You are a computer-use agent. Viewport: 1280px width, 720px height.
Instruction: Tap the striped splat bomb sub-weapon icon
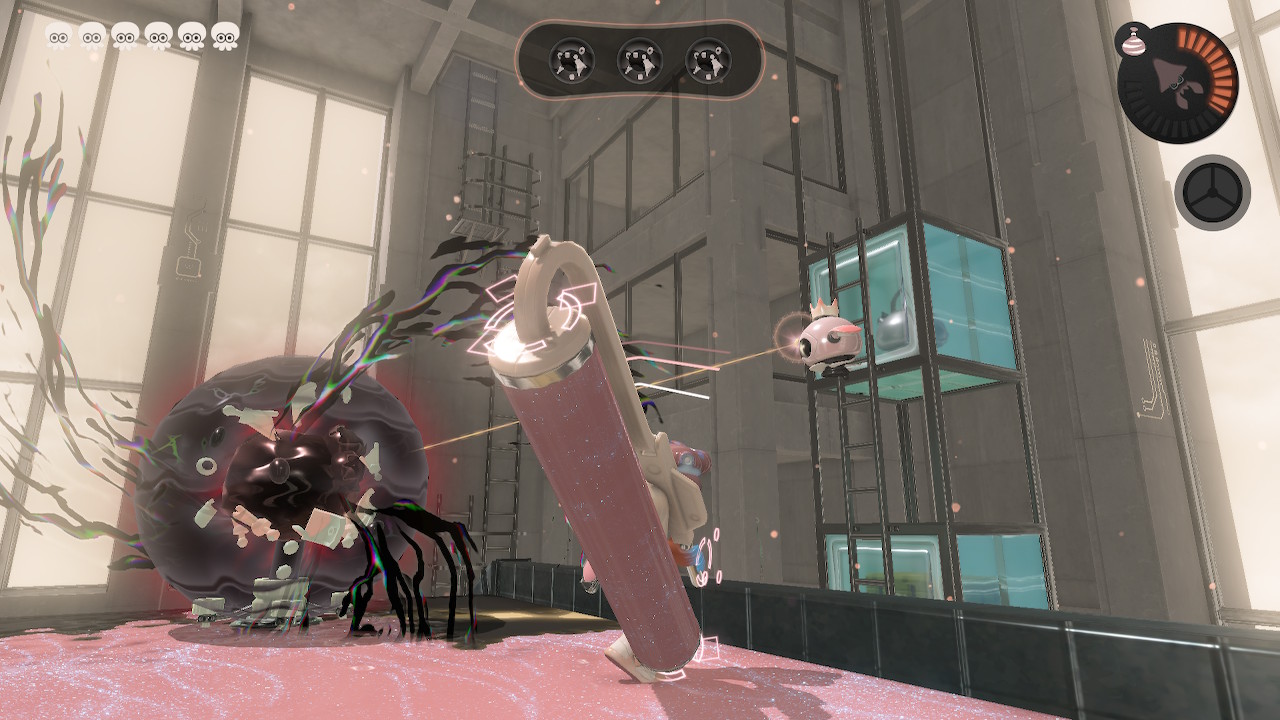pyautogui.click(x=1130, y=39)
